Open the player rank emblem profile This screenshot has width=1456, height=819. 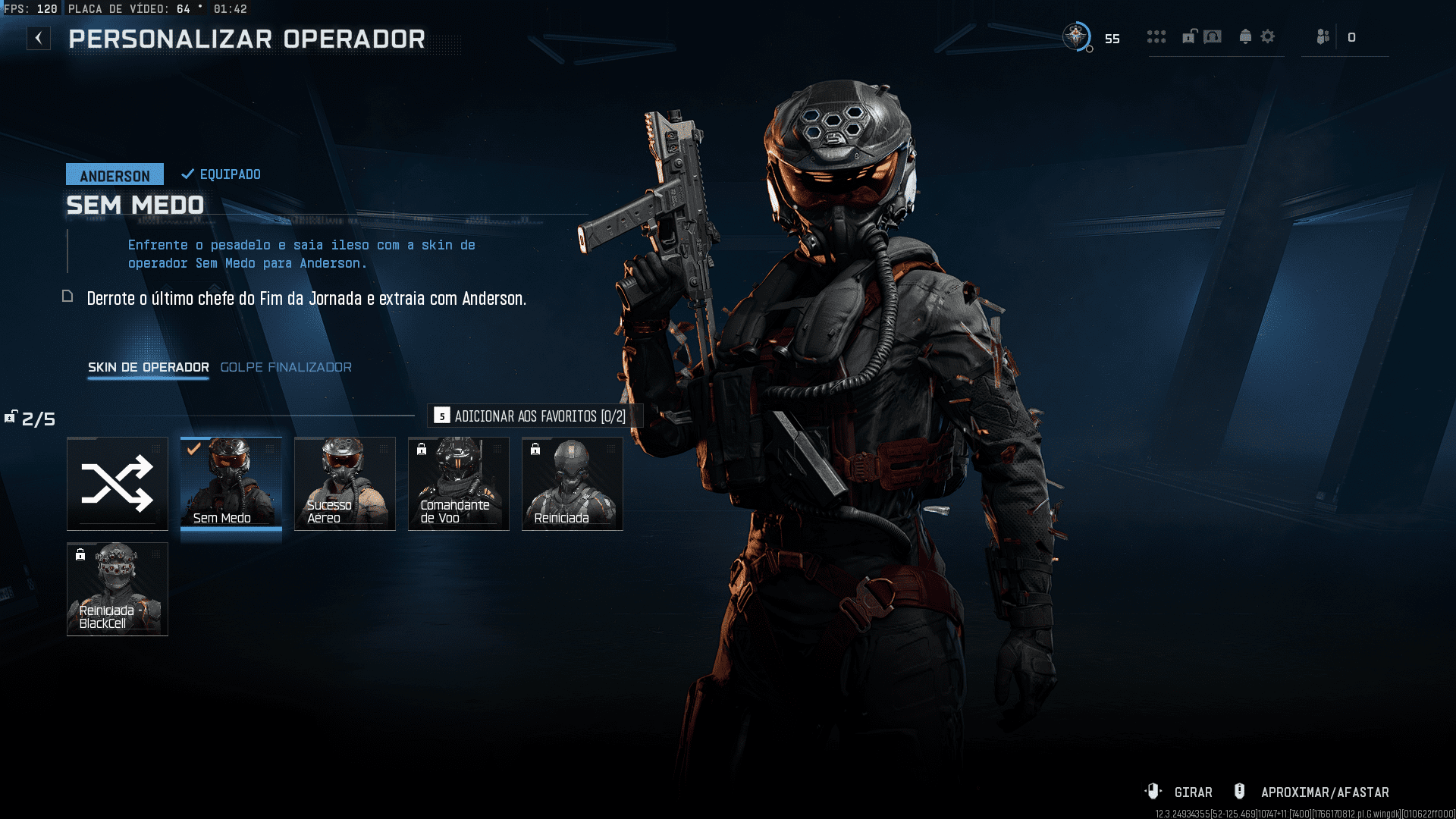1076,36
